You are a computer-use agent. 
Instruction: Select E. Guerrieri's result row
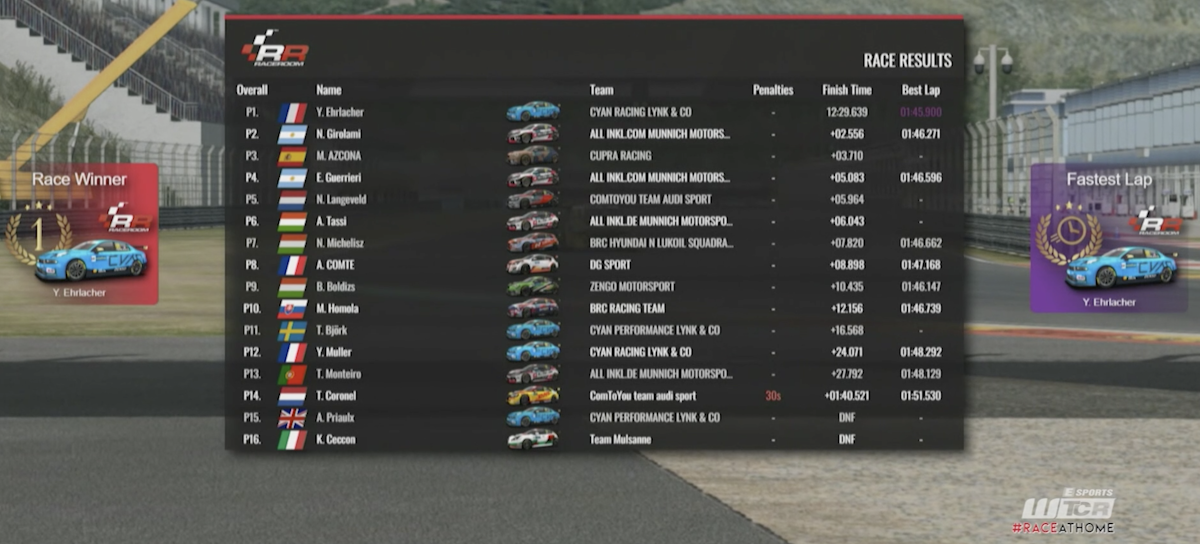(594, 178)
